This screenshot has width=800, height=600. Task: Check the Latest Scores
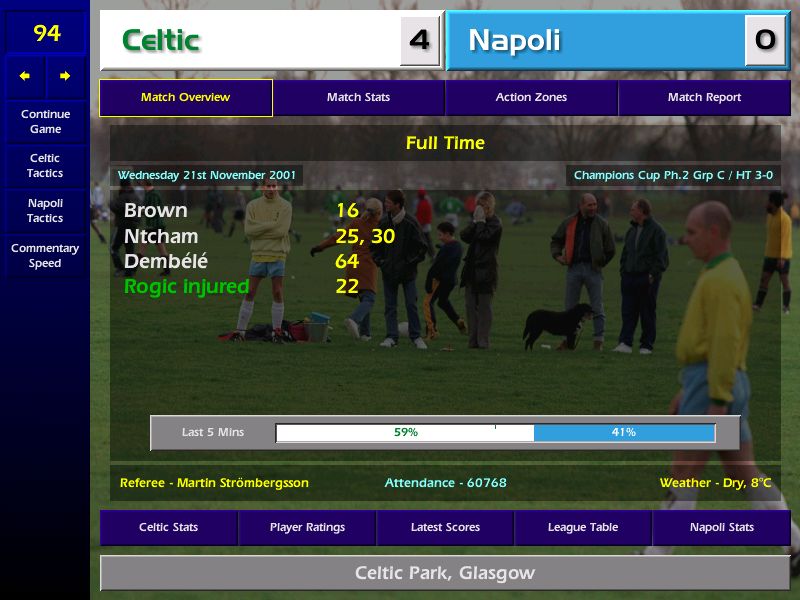tap(445, 527)
